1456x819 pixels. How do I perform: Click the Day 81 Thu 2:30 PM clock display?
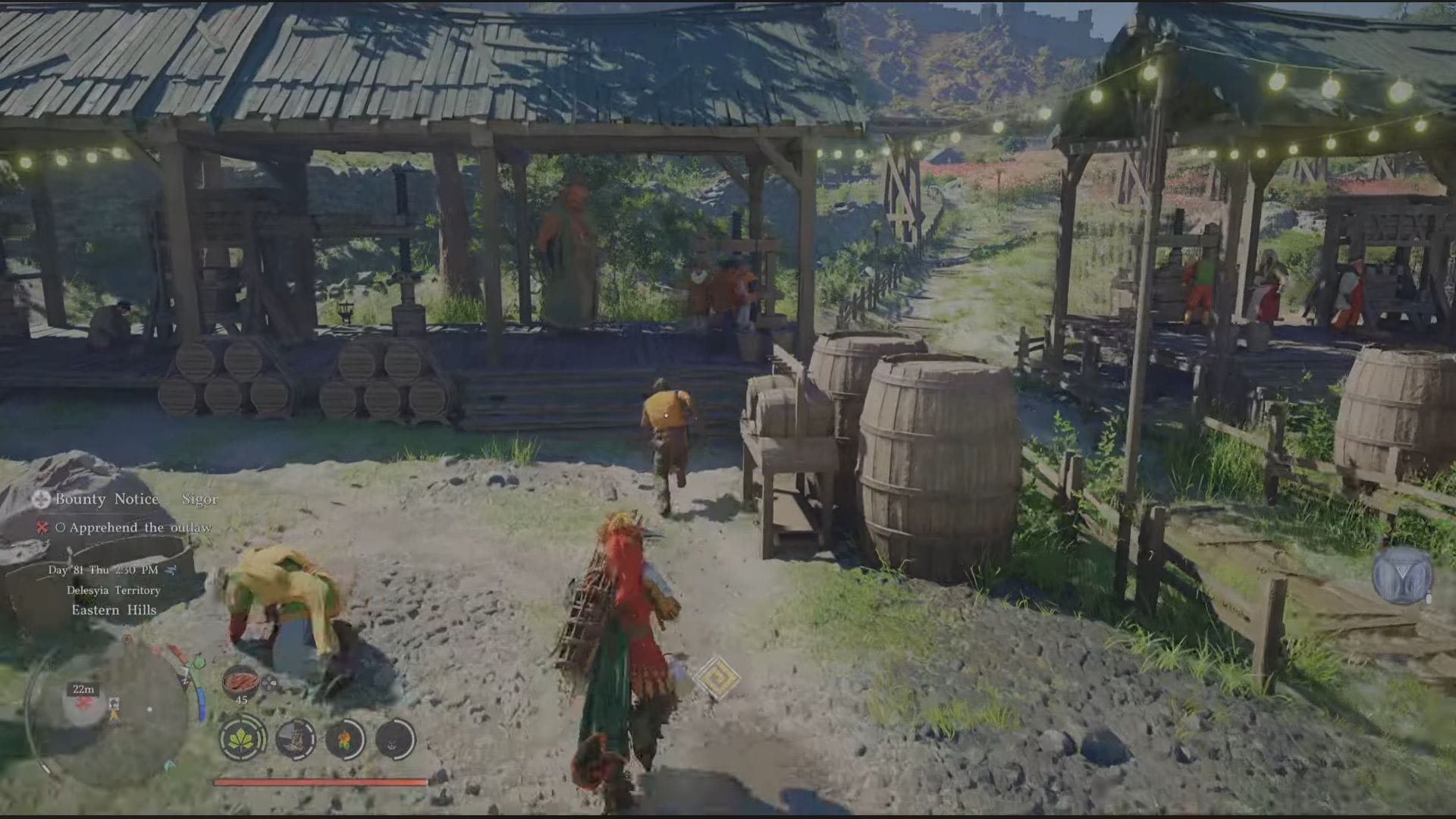[x=103, y=570]
